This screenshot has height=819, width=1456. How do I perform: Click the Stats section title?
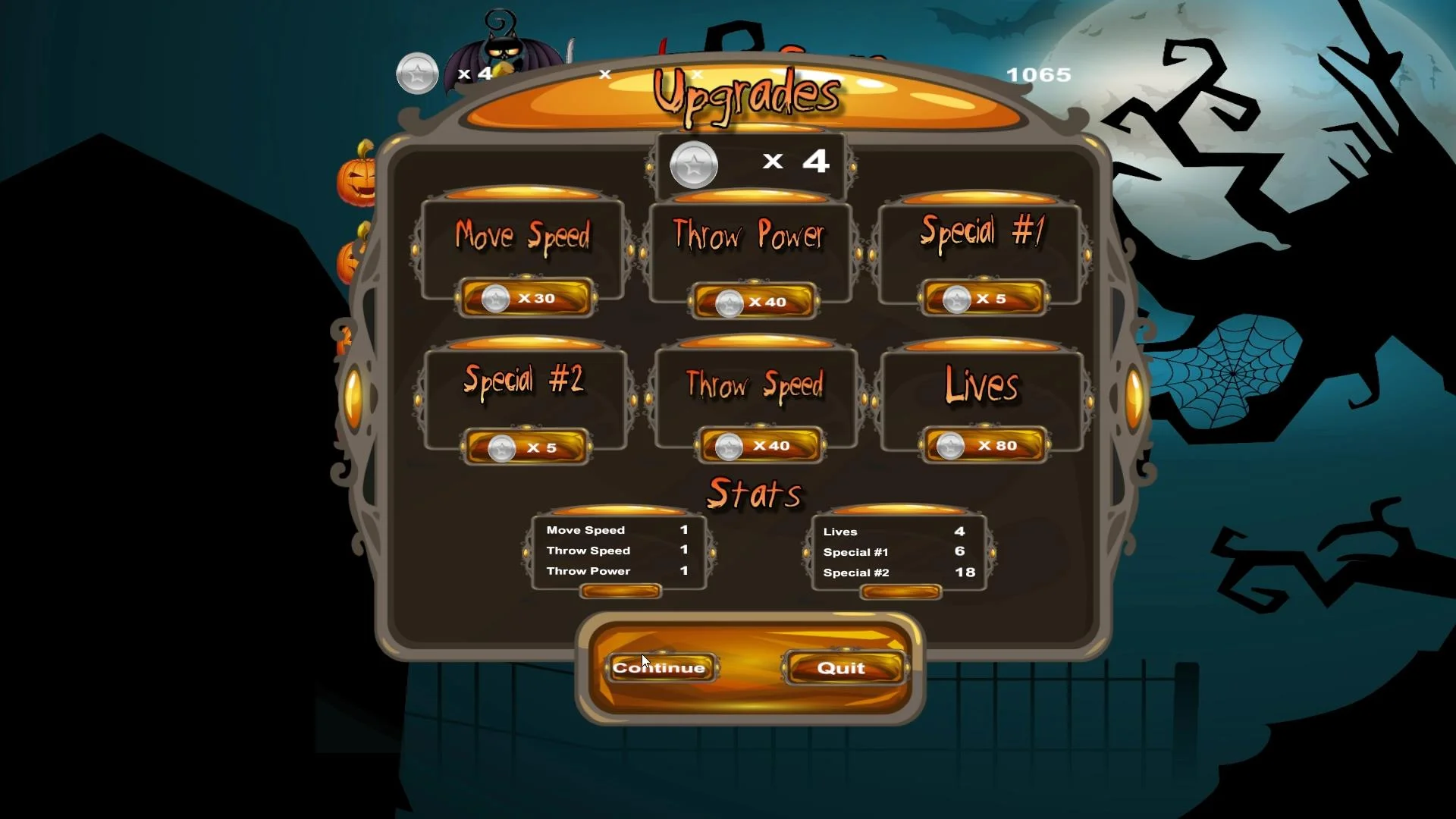tap(754, 494)
